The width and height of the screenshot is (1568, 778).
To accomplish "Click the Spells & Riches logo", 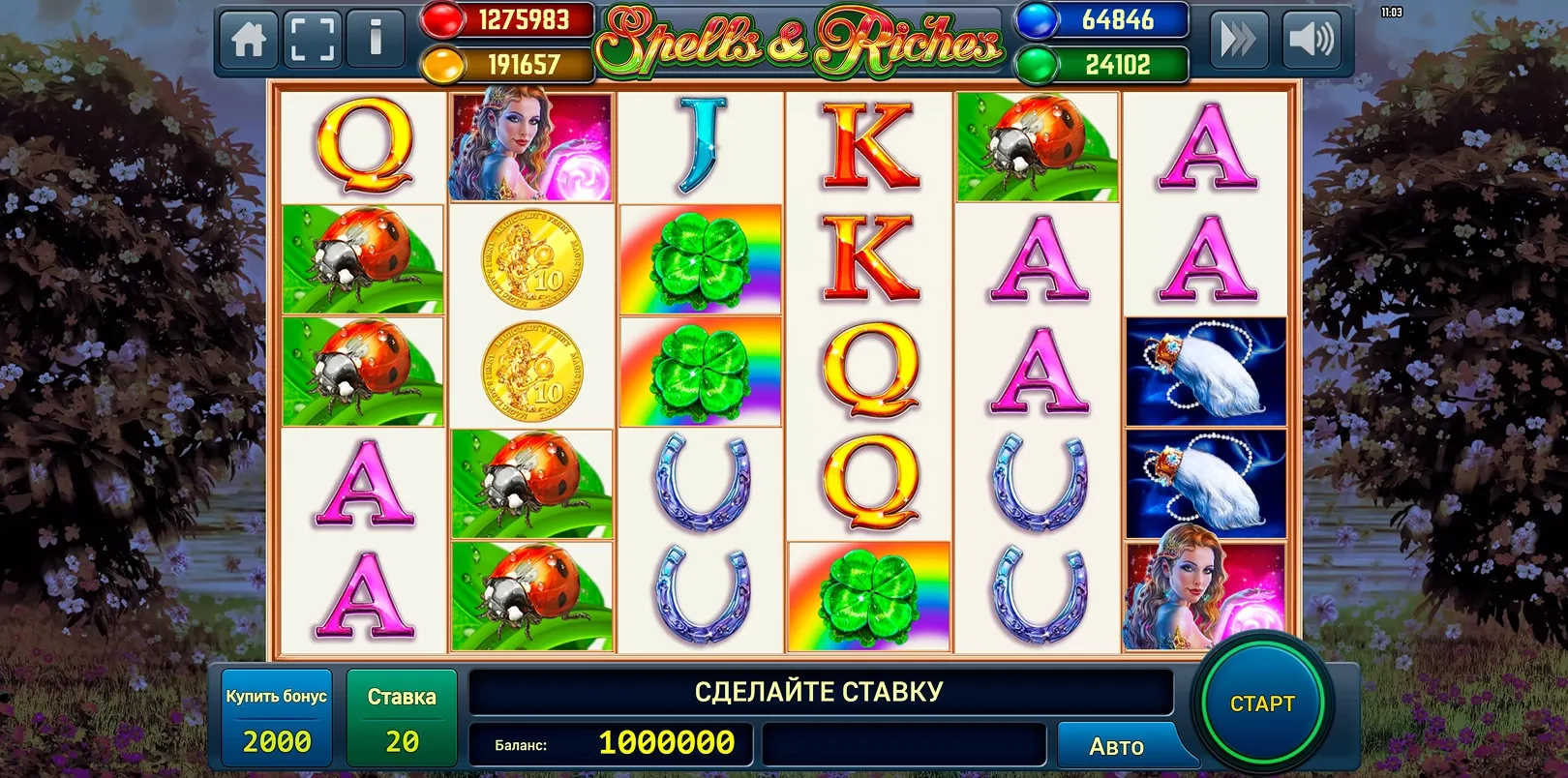I will 801,39.
